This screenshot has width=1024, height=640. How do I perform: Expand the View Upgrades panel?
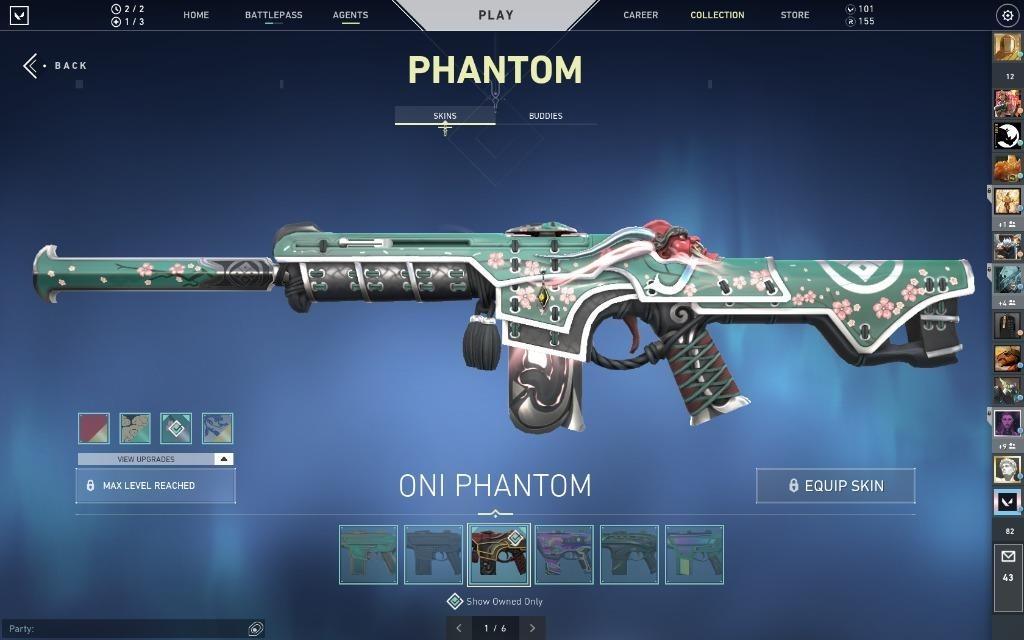point(155,459)
